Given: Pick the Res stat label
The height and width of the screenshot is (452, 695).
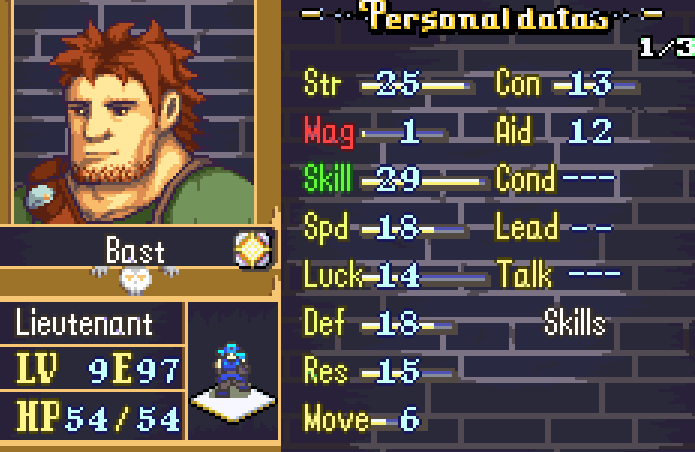Looking at the screenshot, I should pyautogui.click(x=326, y=371).
